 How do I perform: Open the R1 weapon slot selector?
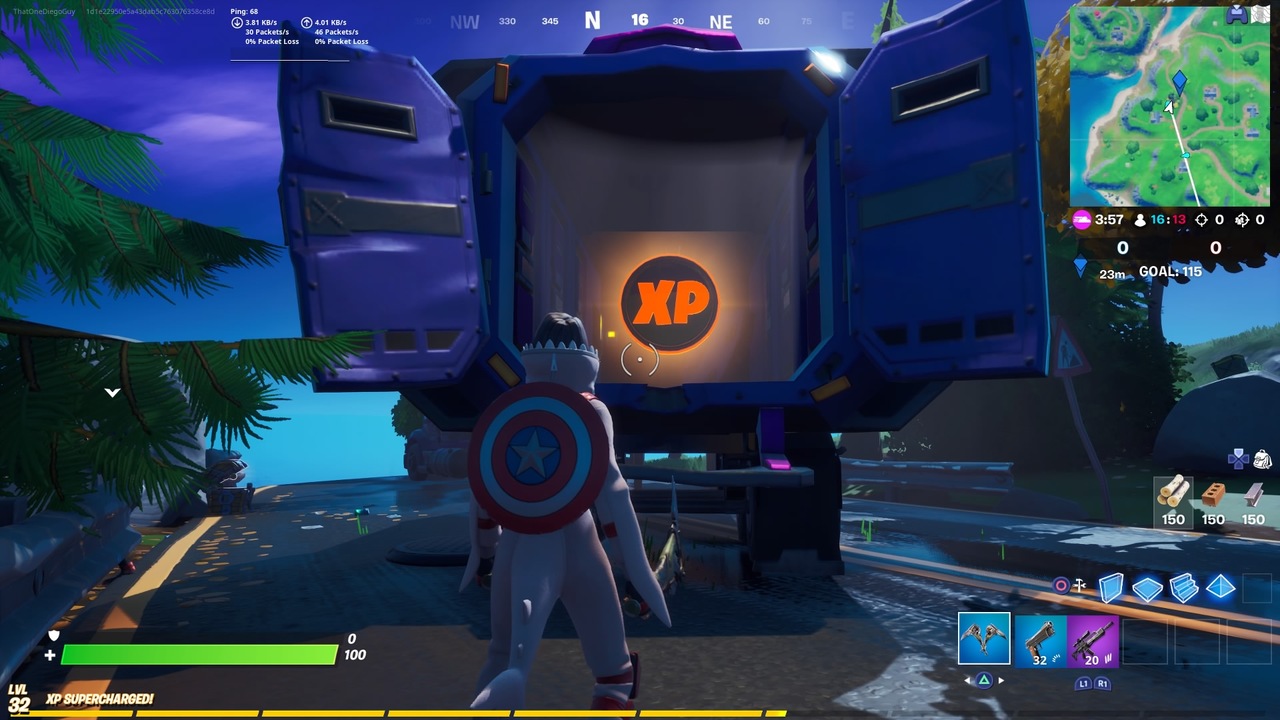[1103, 683]
